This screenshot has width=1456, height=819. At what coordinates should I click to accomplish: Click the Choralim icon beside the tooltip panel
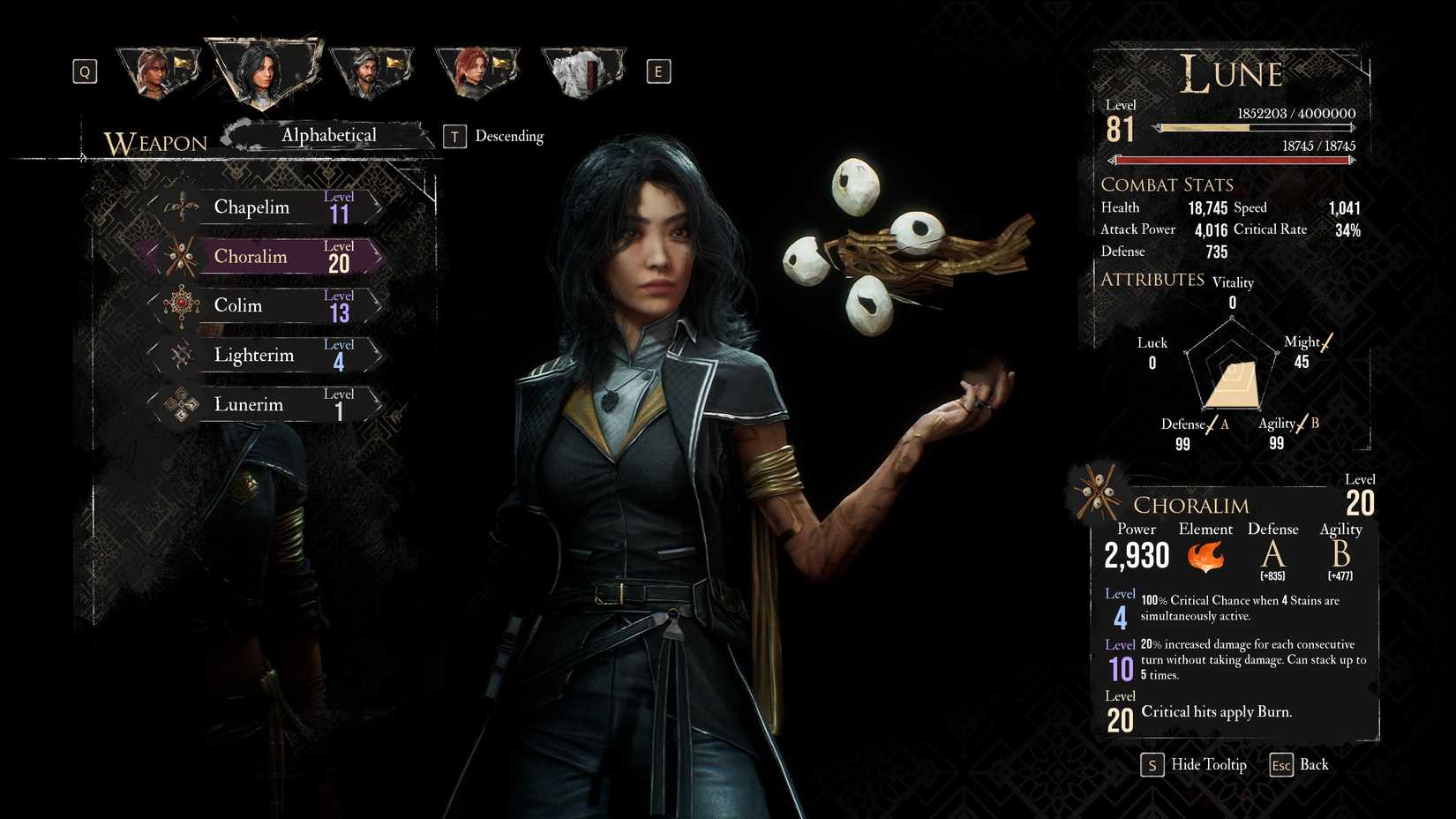coord(1097,491)
